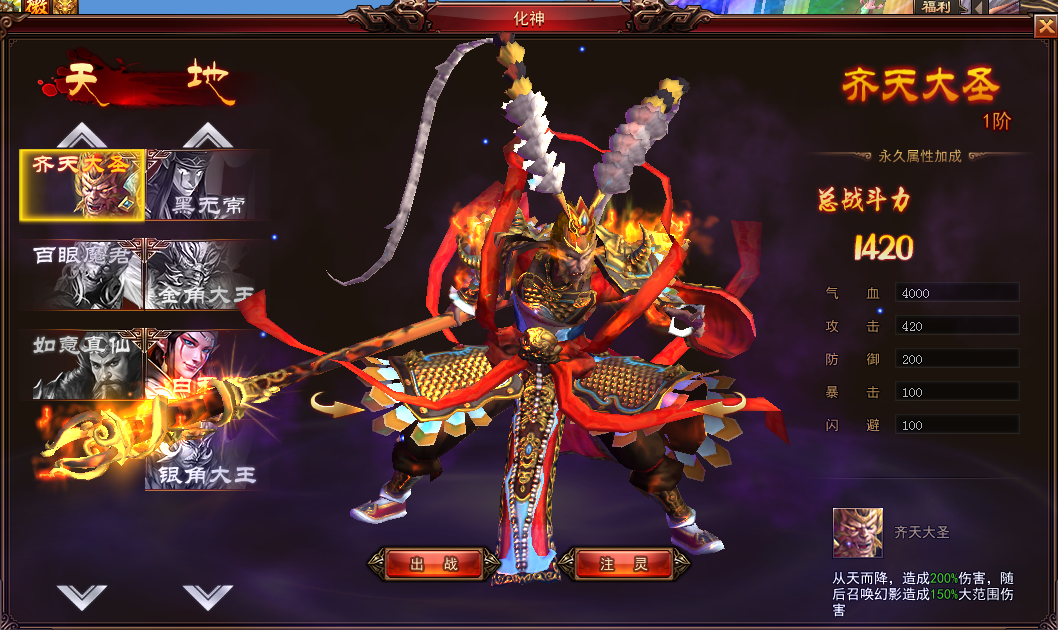Image resolution: width=1058 pixels, height=630 pixels.
Task: Choose the 金角大王 portrait card
Action: (x=208, y=274)
